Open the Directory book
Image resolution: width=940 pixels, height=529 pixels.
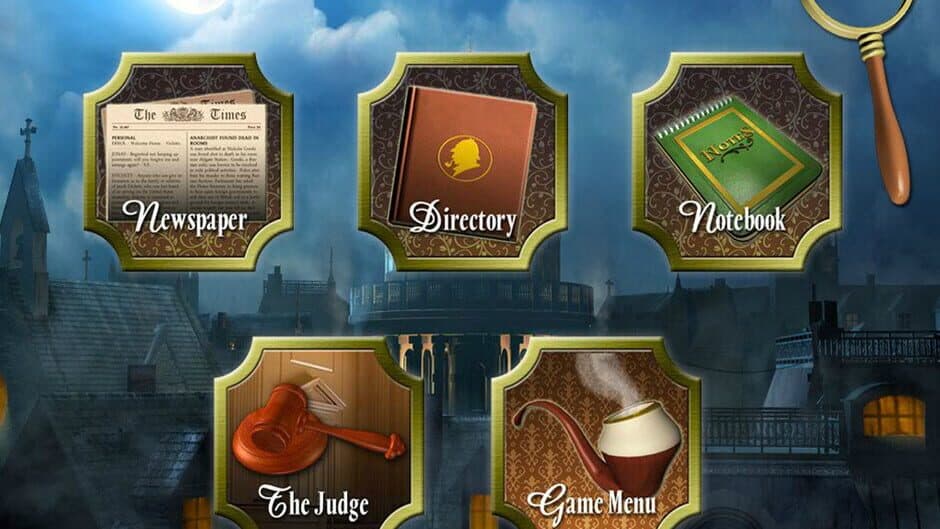pos(462,160)
